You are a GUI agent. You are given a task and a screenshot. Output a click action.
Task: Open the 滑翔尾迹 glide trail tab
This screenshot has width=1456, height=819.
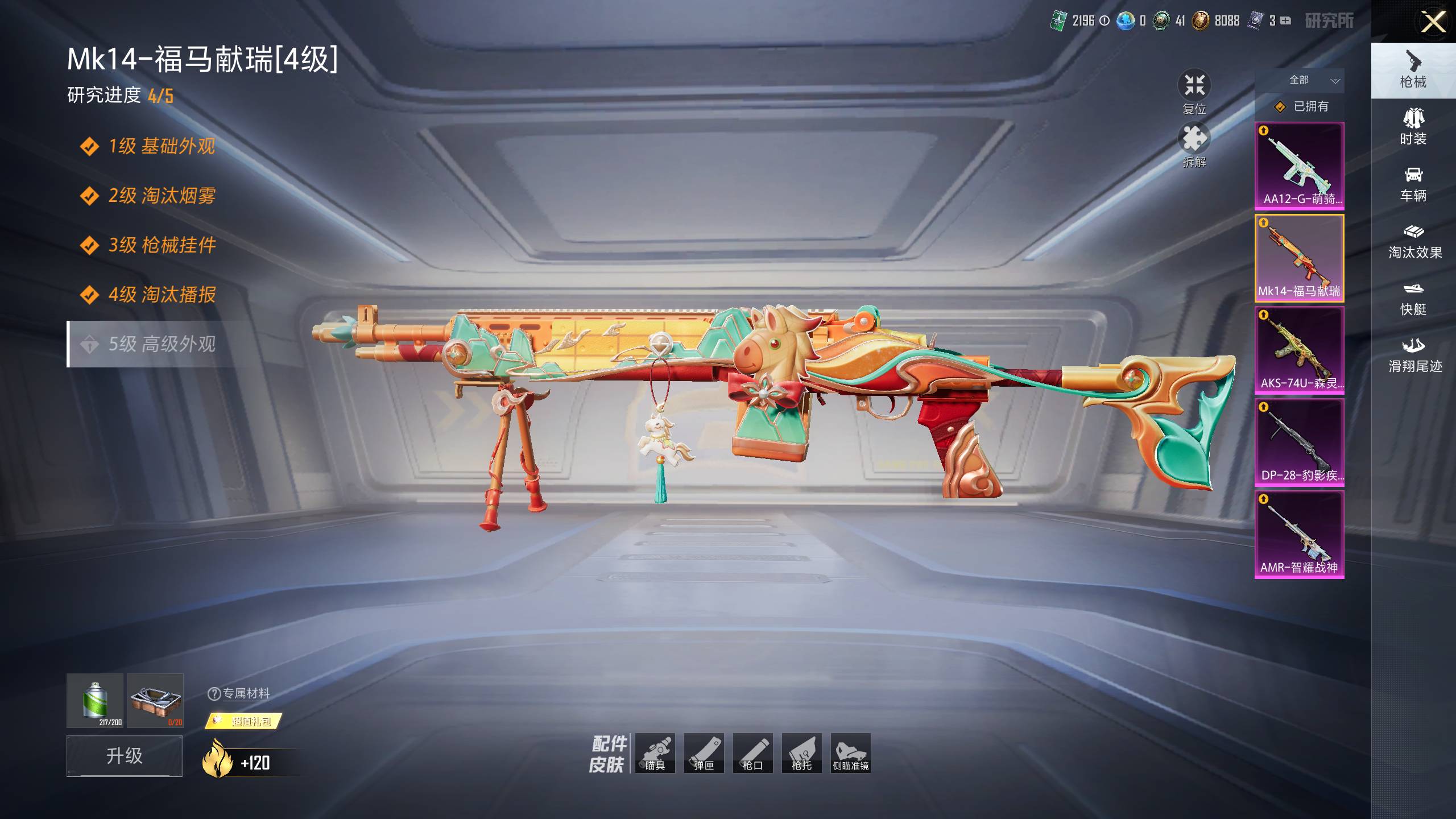[1414, 355]
